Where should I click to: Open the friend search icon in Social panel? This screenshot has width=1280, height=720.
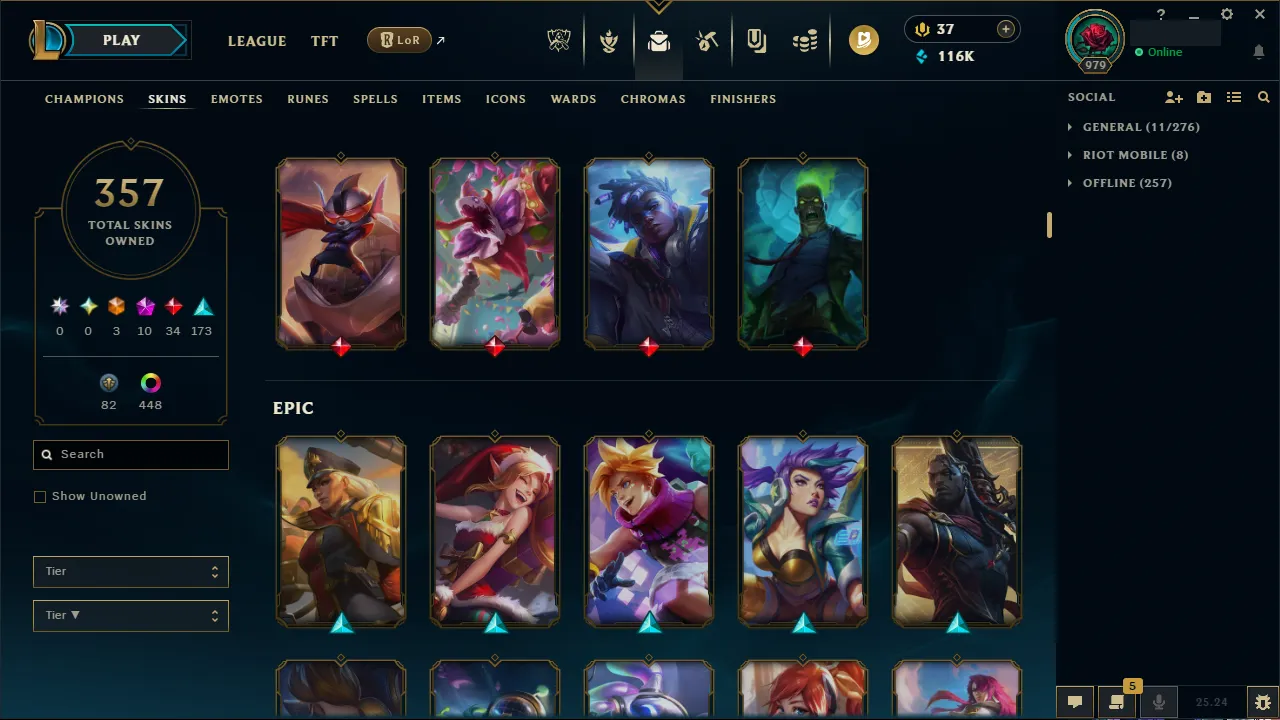point(1264,97)
